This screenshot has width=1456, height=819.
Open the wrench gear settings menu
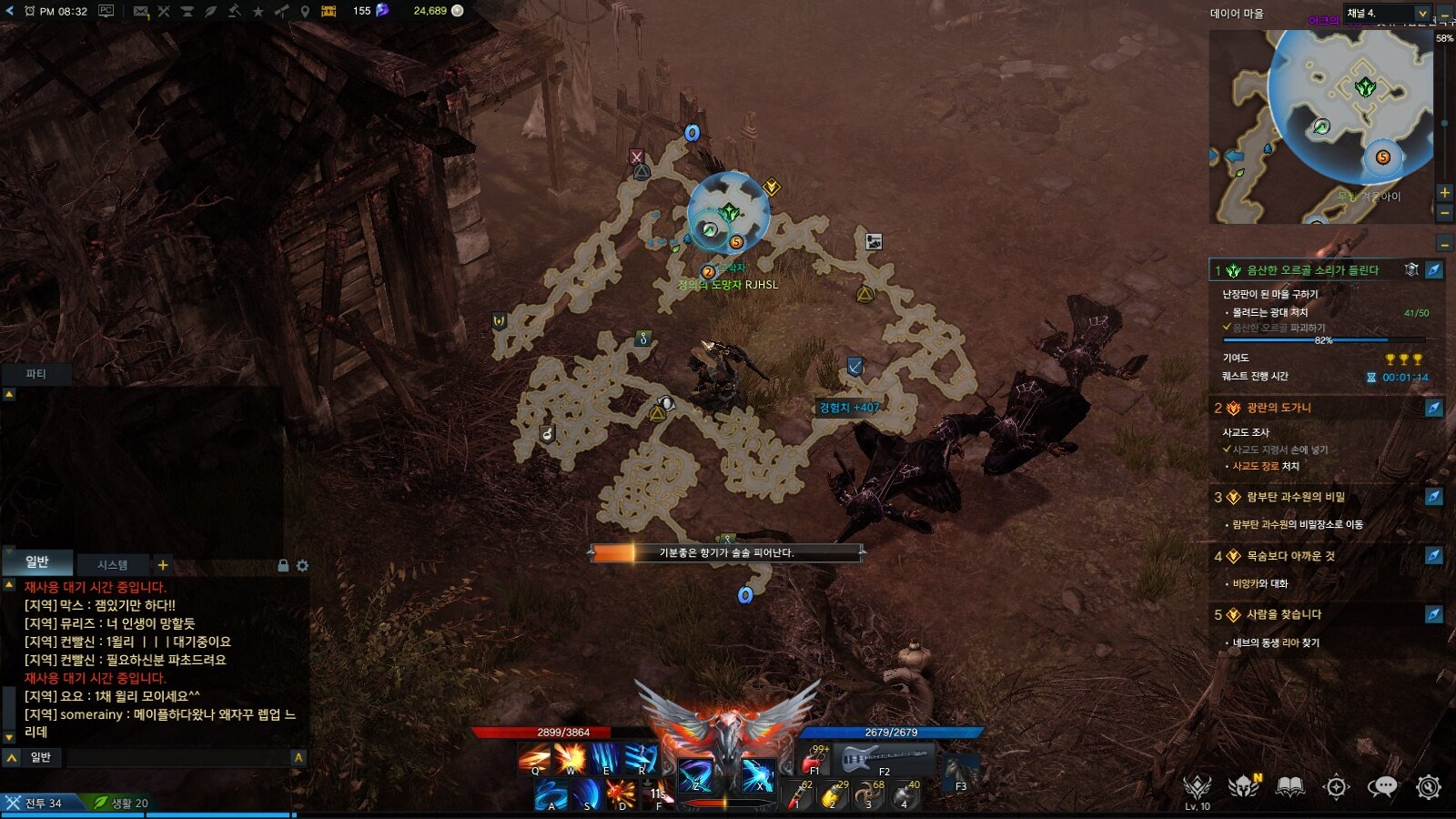pyautogui.click(x=1428, y=786)
